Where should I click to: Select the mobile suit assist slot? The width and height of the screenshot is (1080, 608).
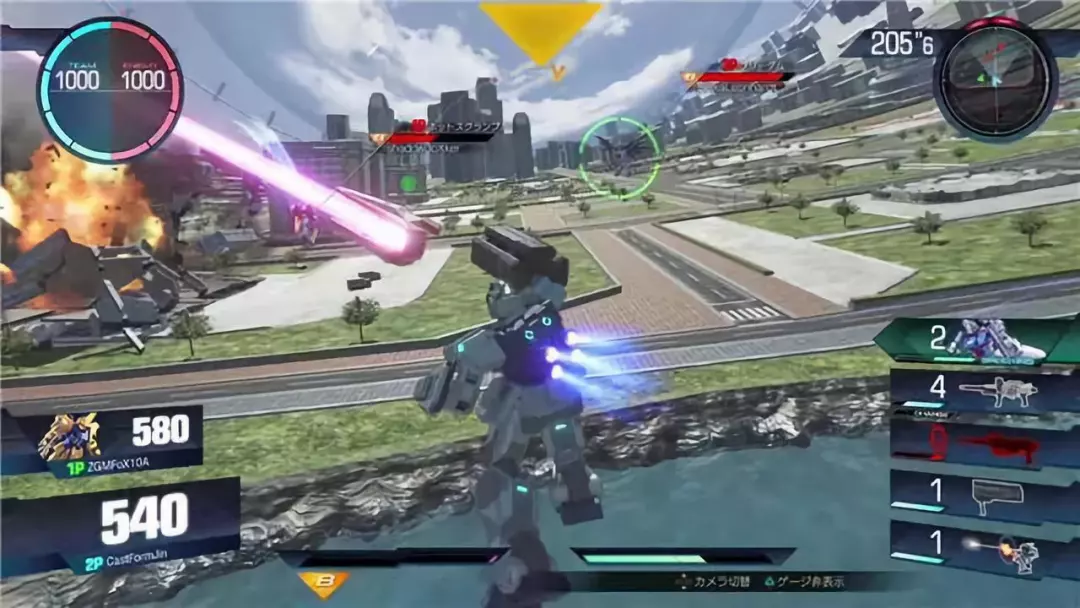(x=980, y=340)
